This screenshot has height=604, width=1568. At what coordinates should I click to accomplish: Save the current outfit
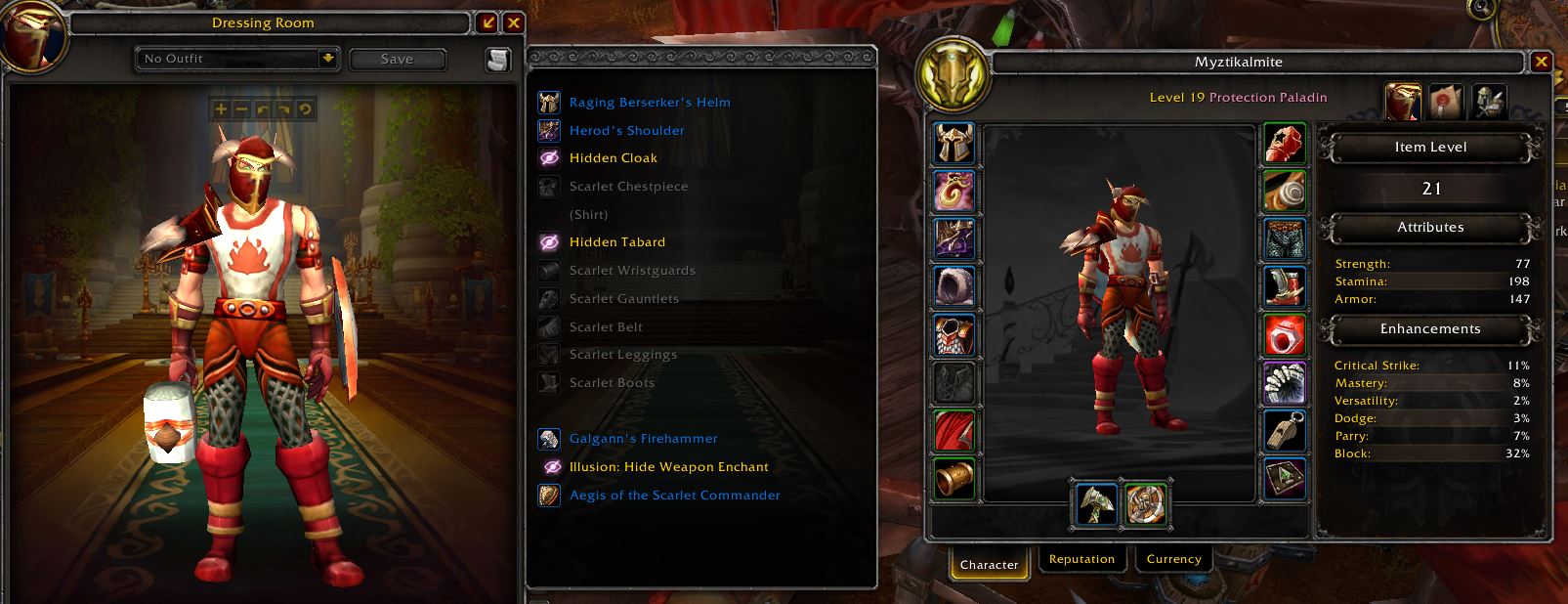pos(397,60)
